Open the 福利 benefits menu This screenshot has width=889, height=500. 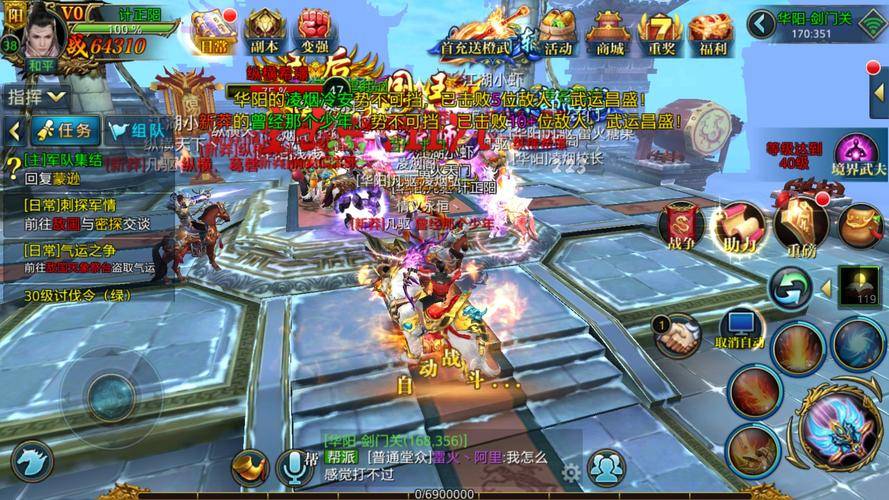(x=714, y=30)
